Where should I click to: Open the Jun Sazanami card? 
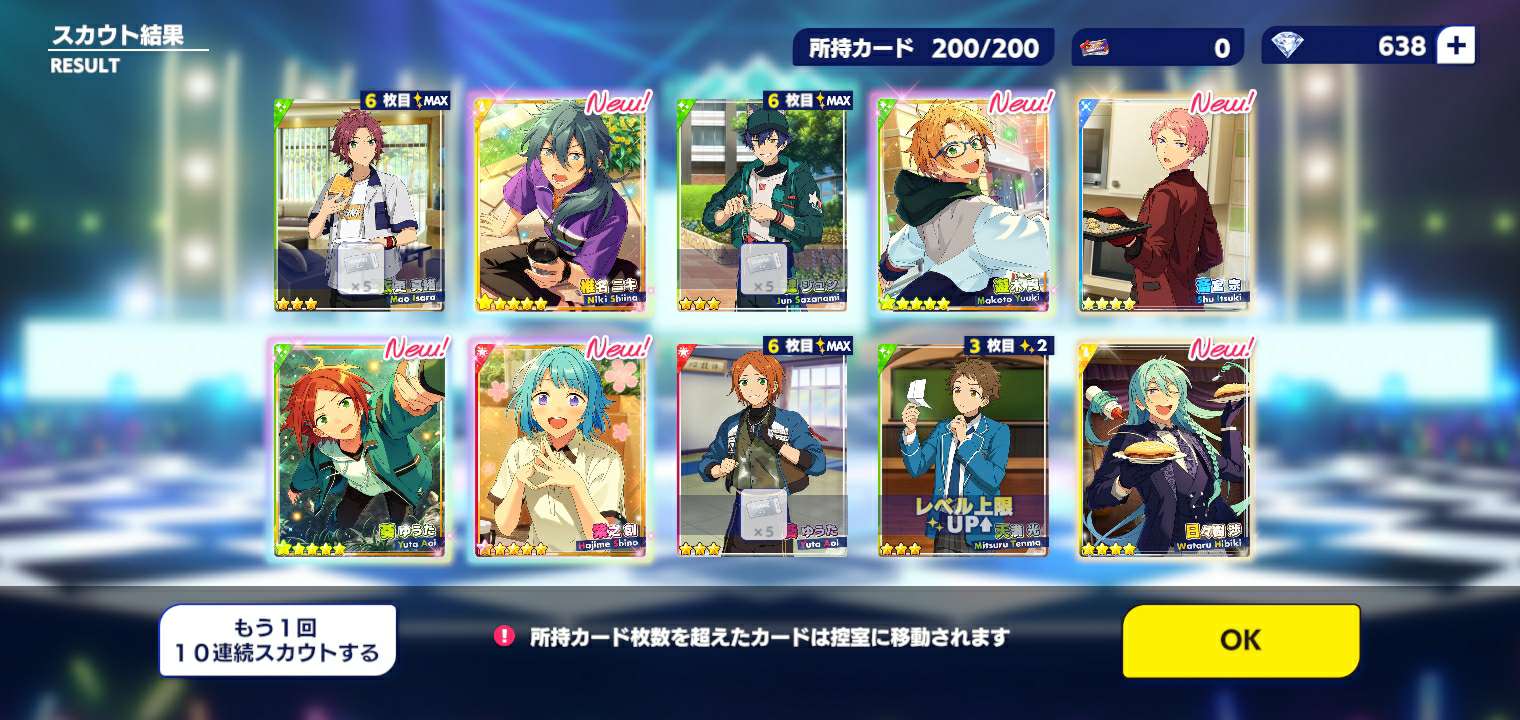762,205
